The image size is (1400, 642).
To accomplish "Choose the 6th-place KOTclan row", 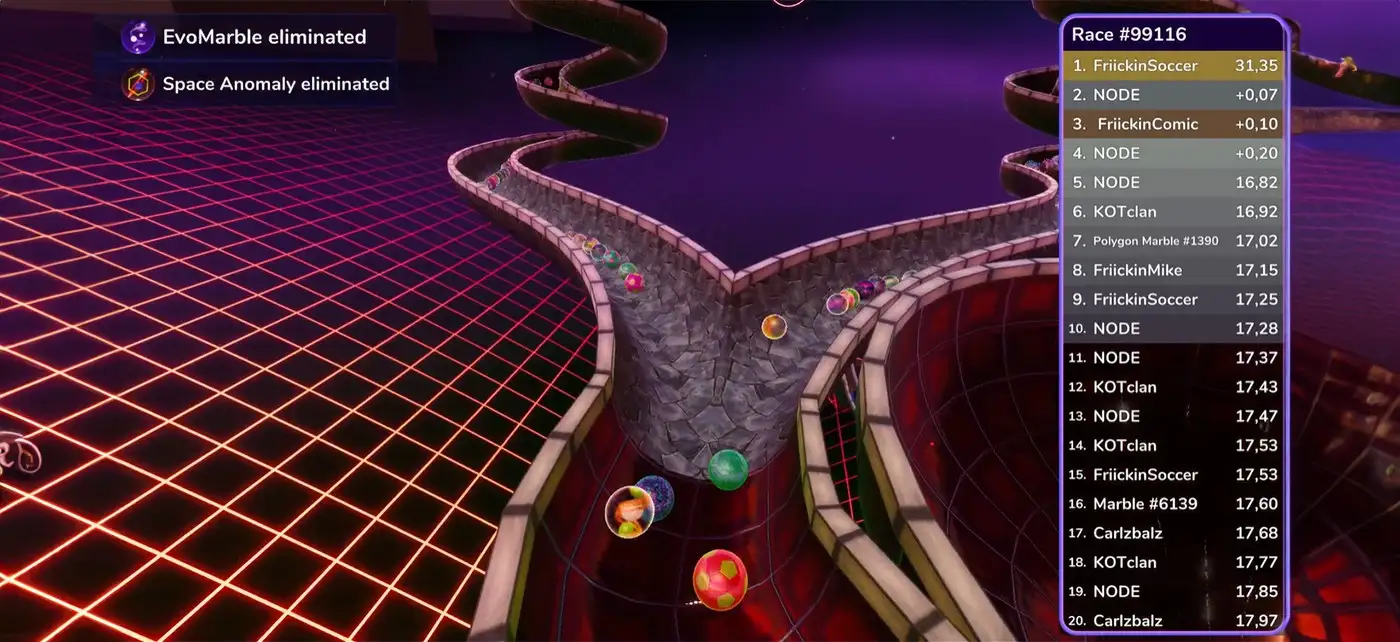I will pos(1172,212).
